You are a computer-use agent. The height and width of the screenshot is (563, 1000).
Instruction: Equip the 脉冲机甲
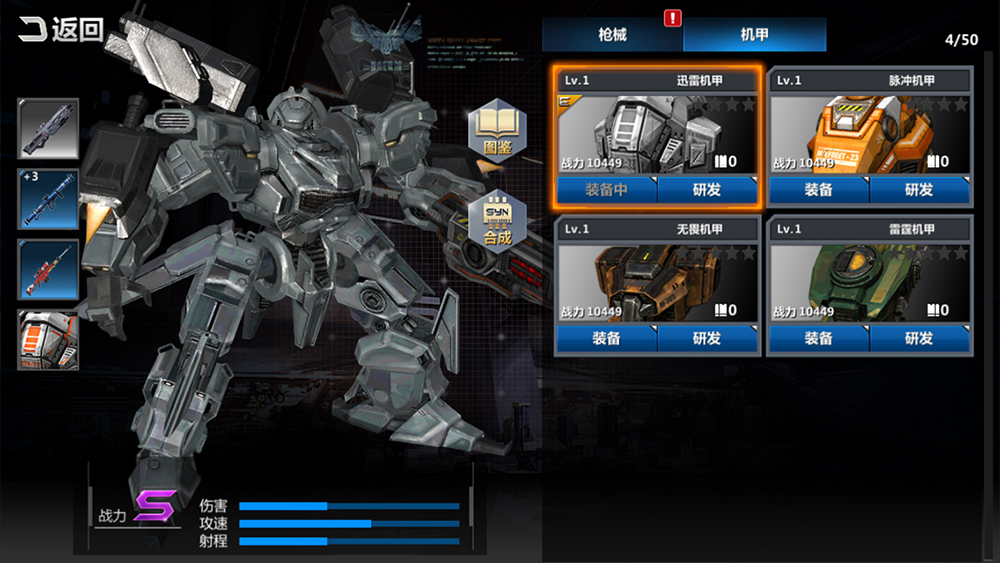tap(819, 189)
